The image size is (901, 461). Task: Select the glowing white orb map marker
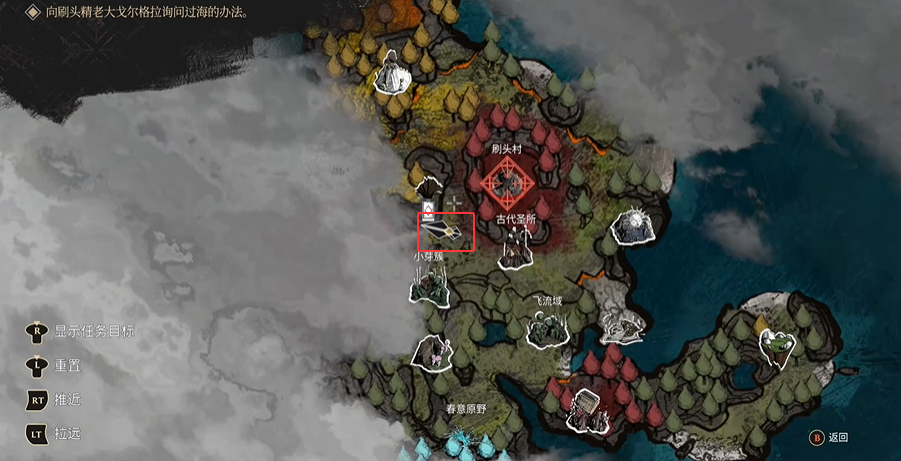point(633,227)
